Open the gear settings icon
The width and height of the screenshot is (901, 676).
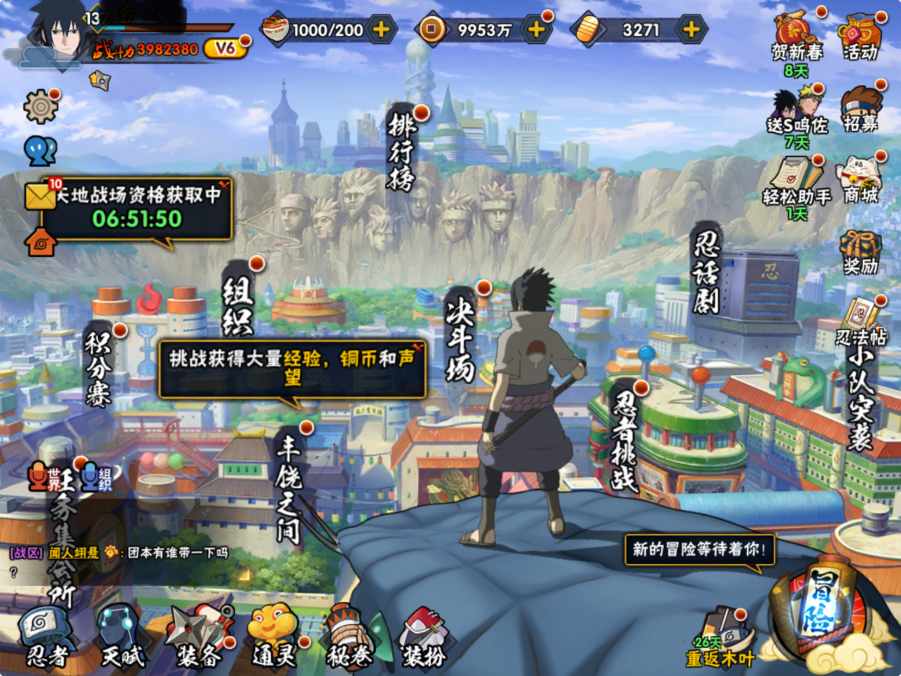pyautogui.click(x=40, y=105)
